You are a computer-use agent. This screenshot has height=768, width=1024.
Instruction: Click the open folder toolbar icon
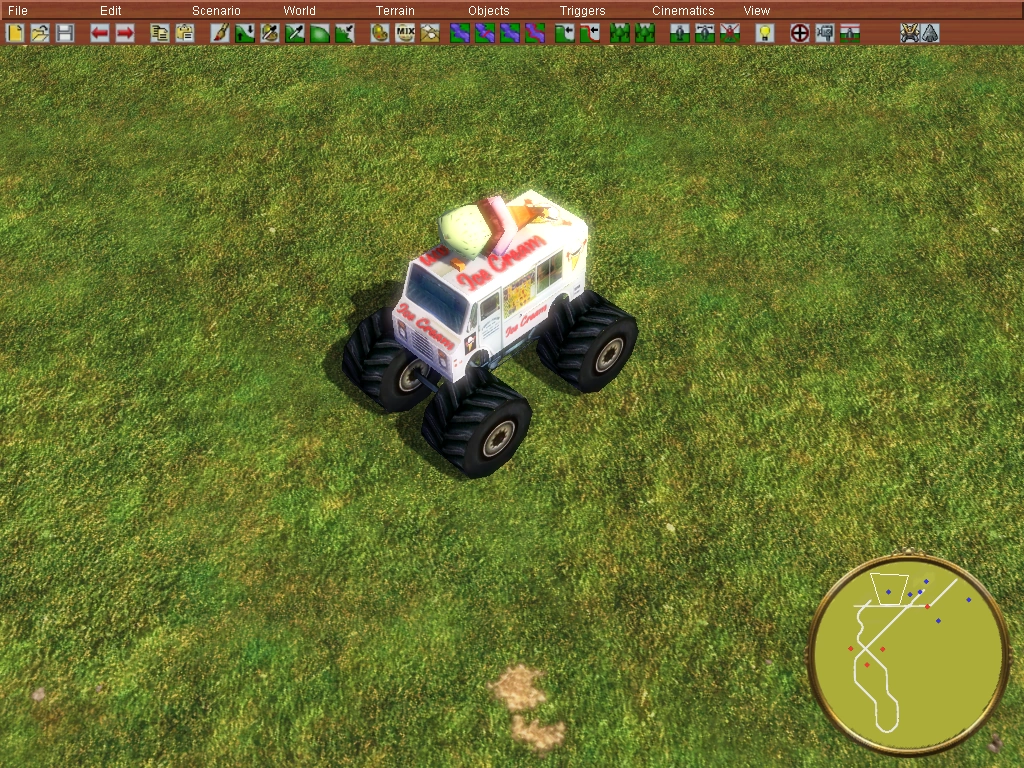40,33
